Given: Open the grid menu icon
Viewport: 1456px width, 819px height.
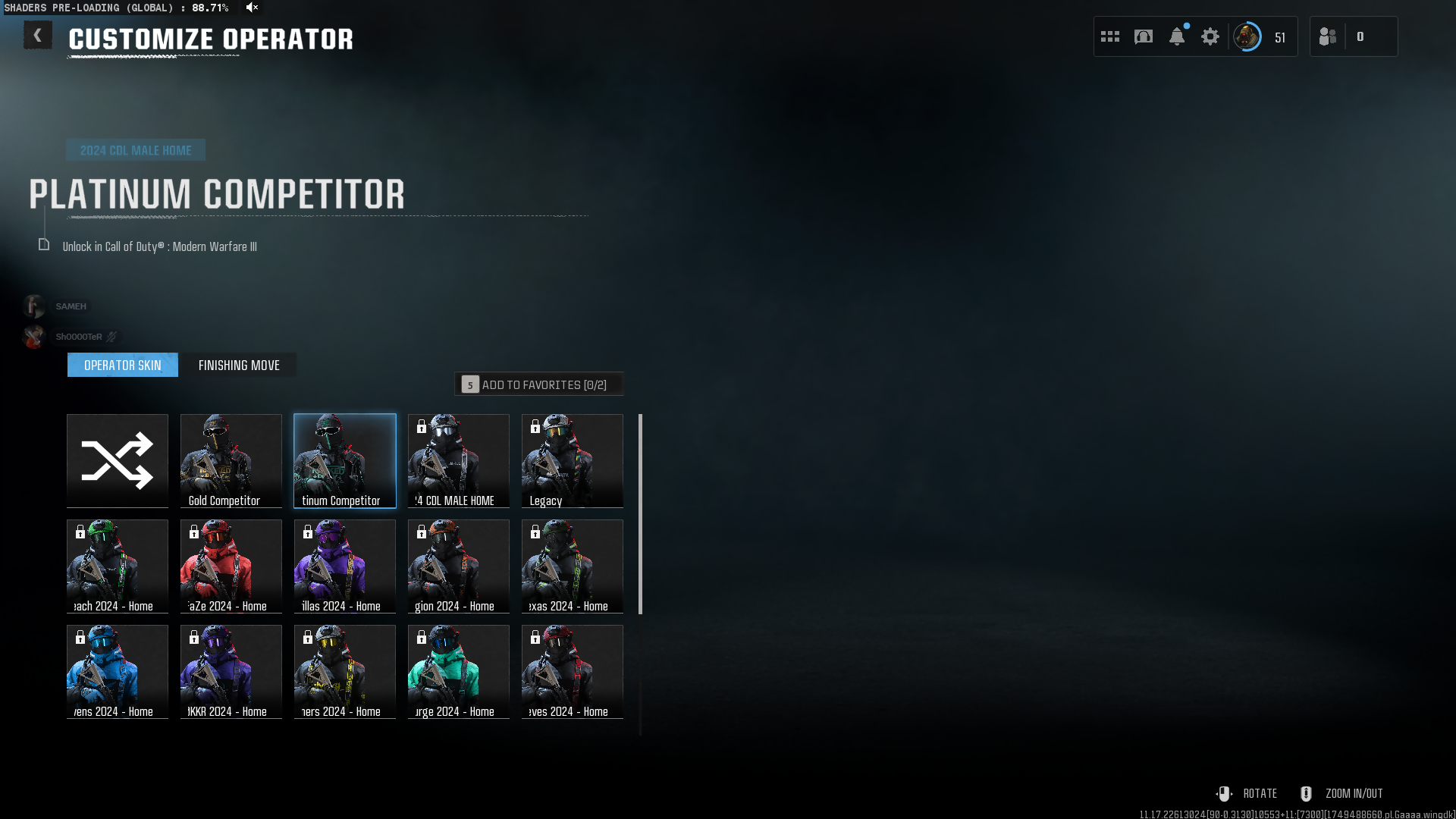Looking at the screenshot, I should [x=1110, y=36].
